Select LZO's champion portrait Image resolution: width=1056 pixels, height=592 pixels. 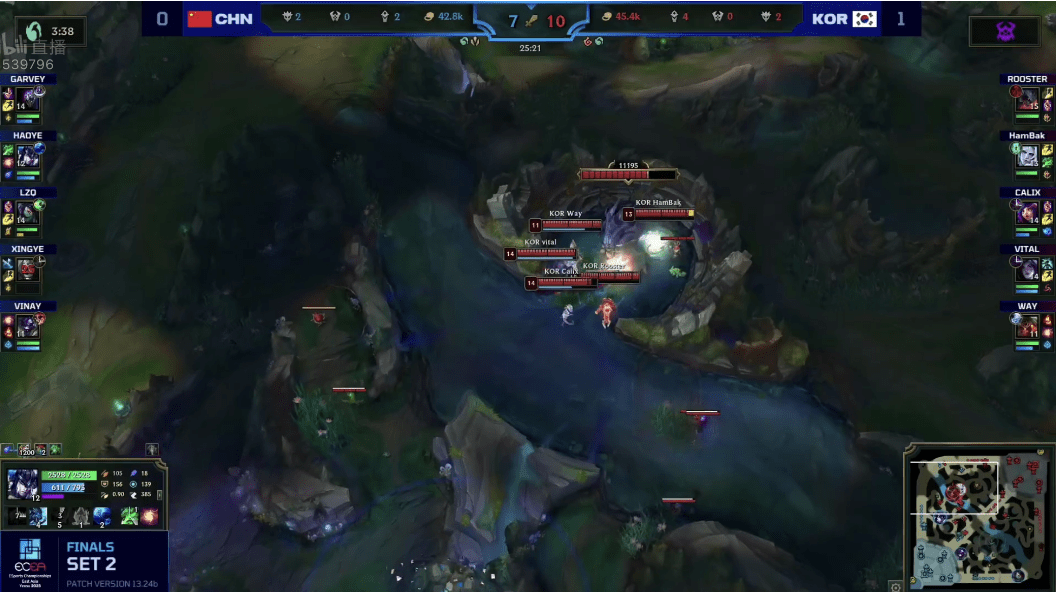(x=27, y=212)
